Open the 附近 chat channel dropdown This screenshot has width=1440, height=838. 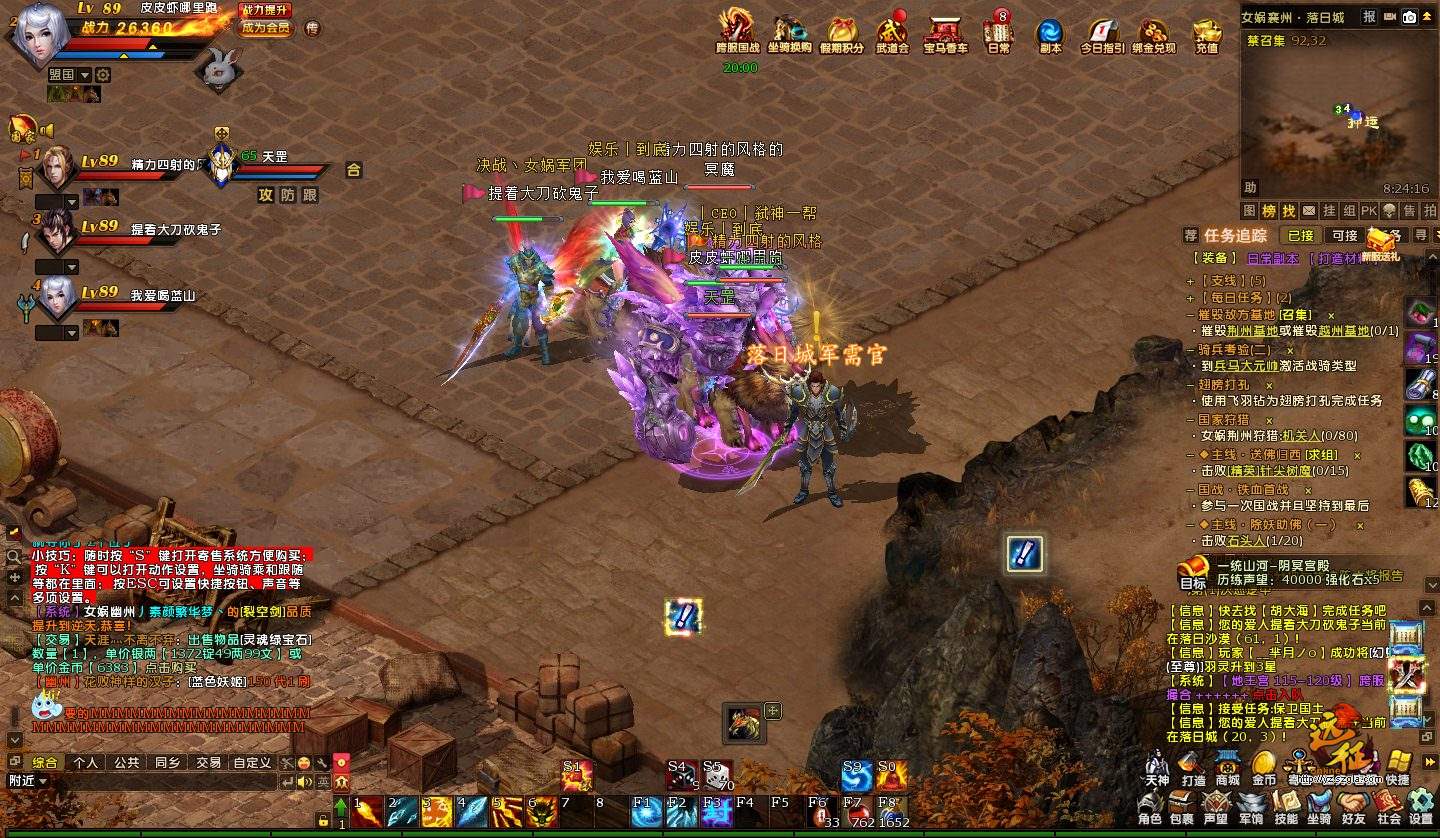28,781
